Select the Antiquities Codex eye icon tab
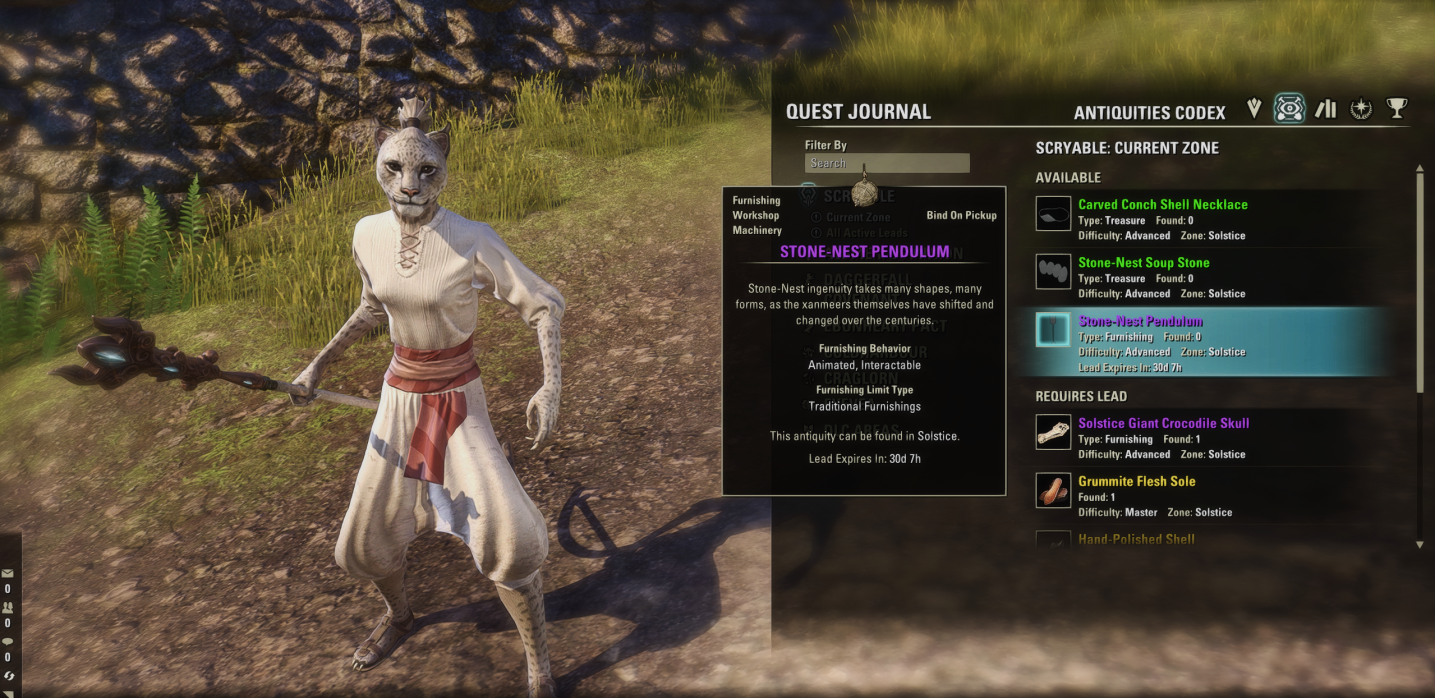This screenshot has height=698, width=1435. click(x=1289, y=109)
